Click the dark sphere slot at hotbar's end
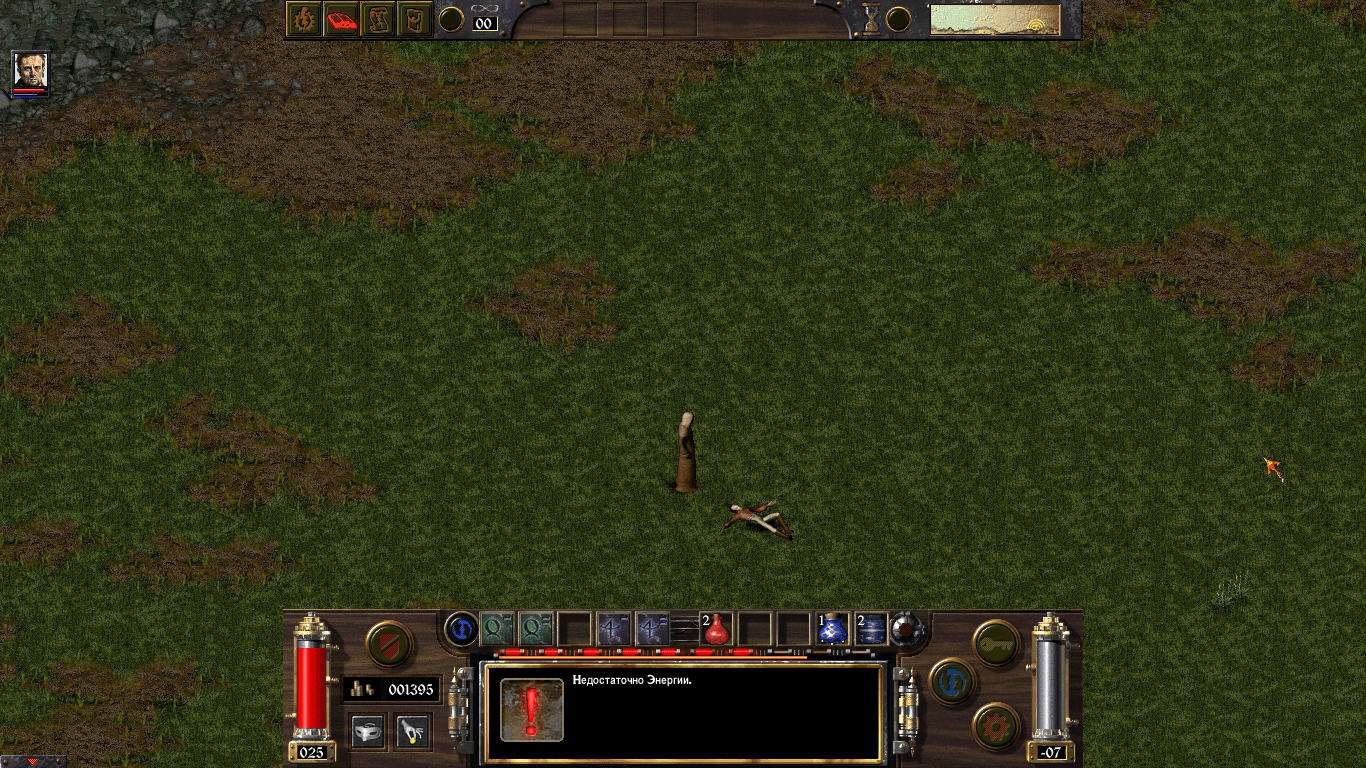Viewport: 1366px width, 768px height. click(x=906, y=628)
